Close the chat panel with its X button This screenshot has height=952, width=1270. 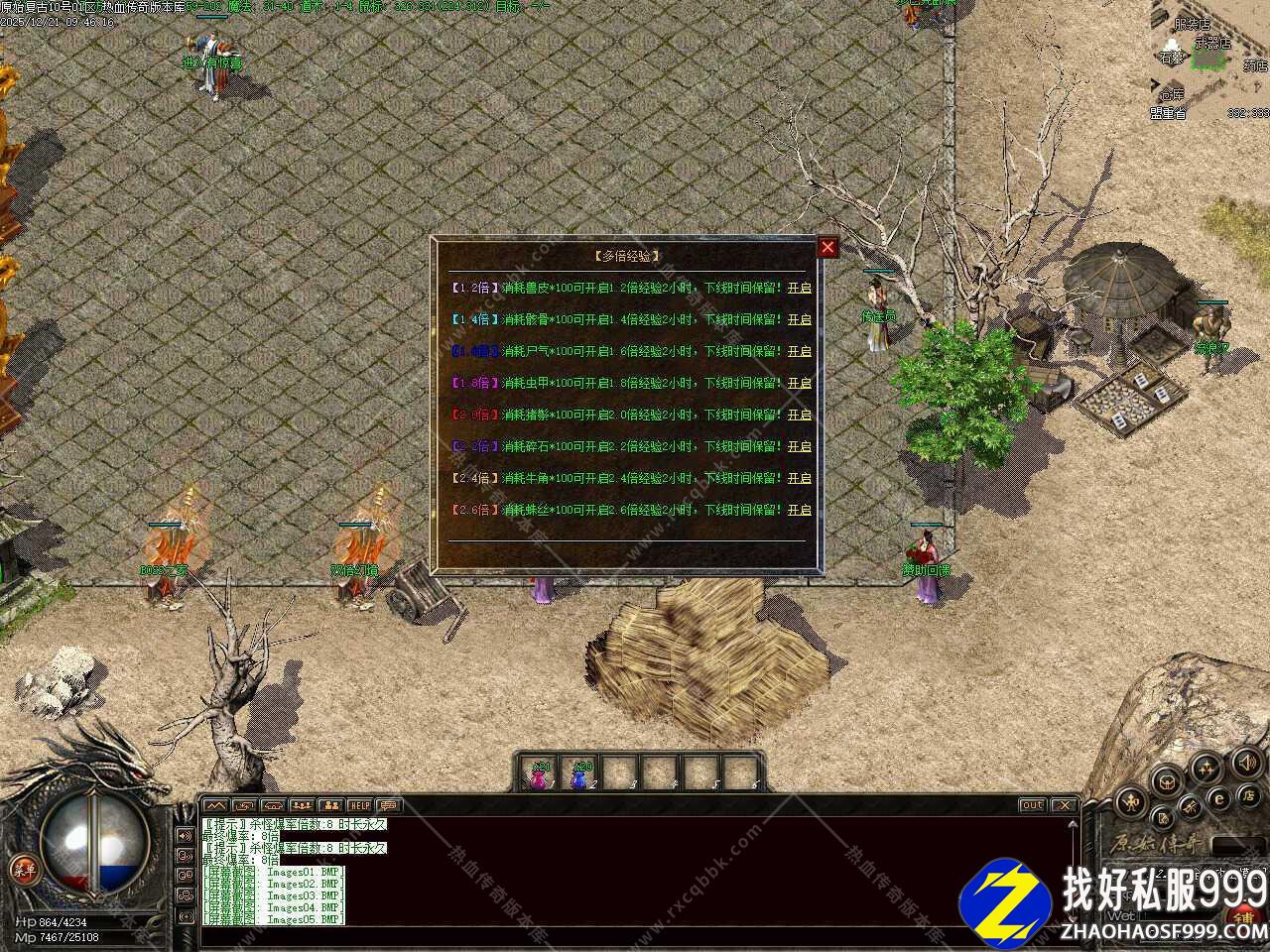coord(1064,805)
